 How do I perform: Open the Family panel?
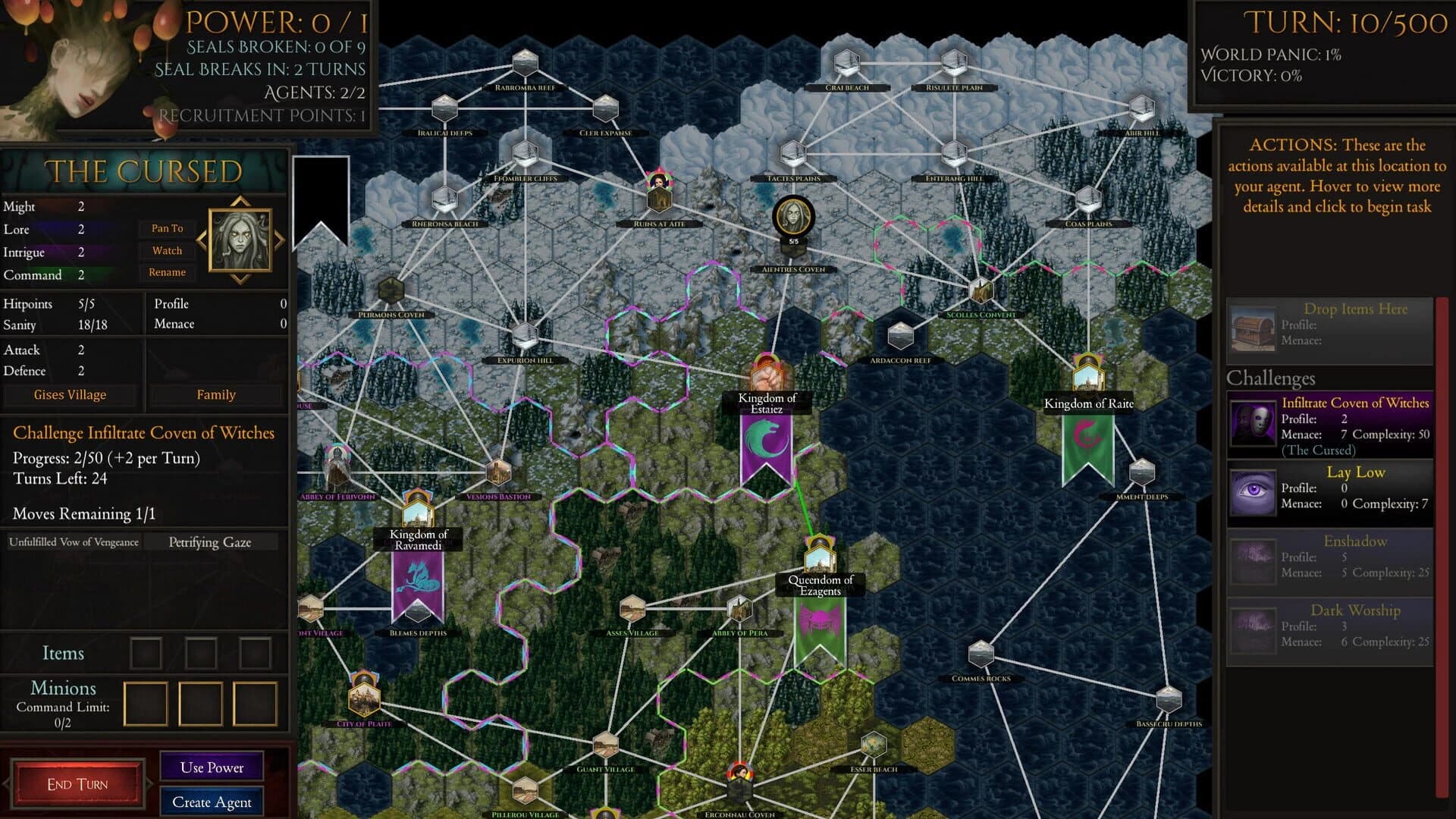click(216, 394)
